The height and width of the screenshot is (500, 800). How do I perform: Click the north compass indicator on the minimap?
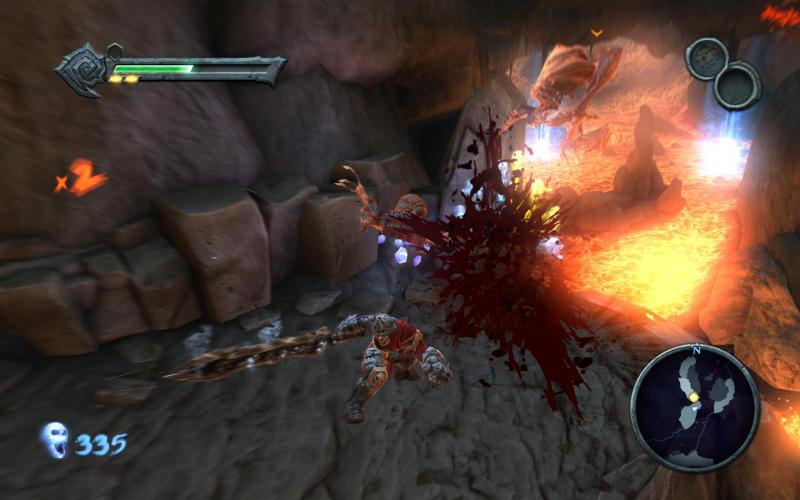[695, 351]
